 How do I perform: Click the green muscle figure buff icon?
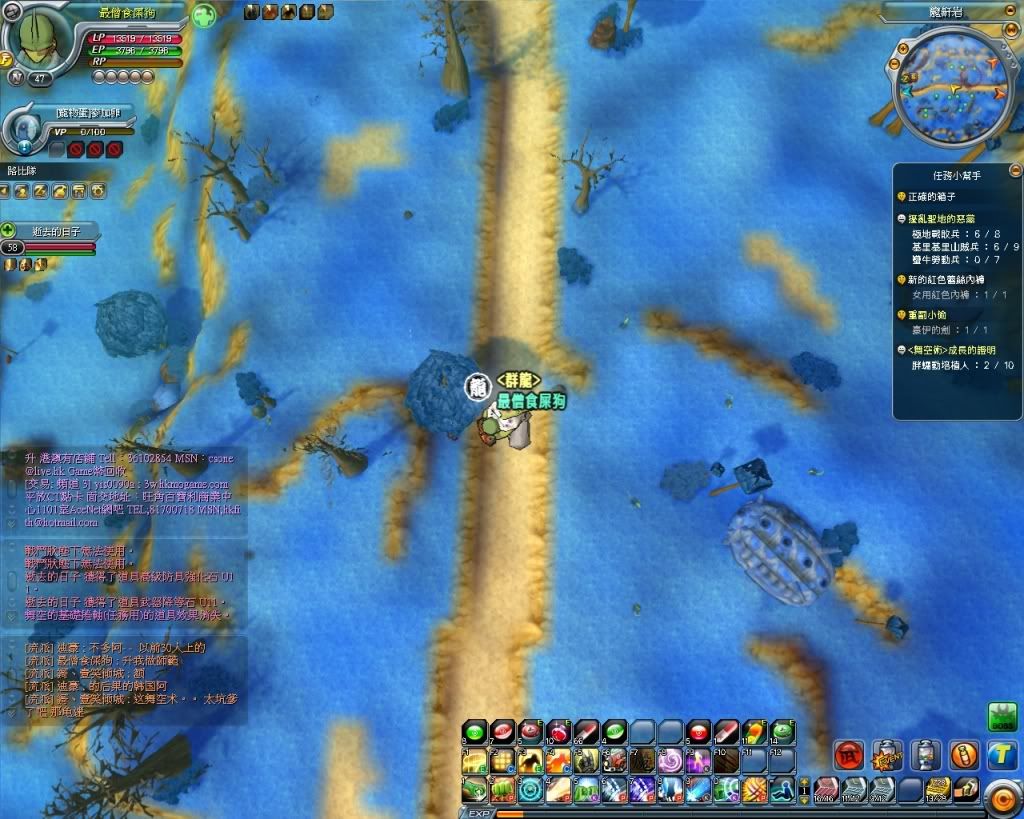(x=203, y=16)
